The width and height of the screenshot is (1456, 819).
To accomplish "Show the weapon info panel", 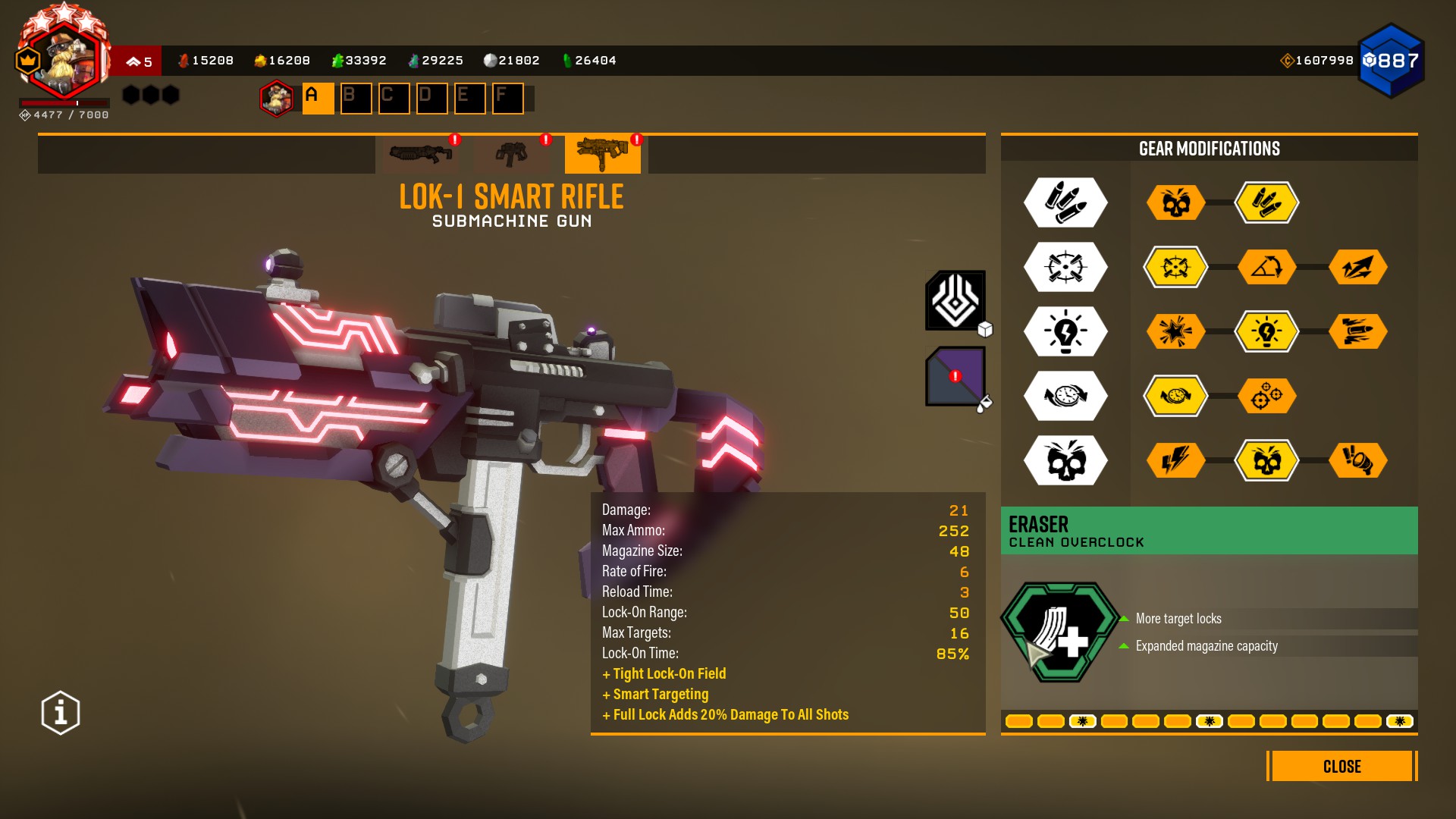I will [x=61, y=713].
